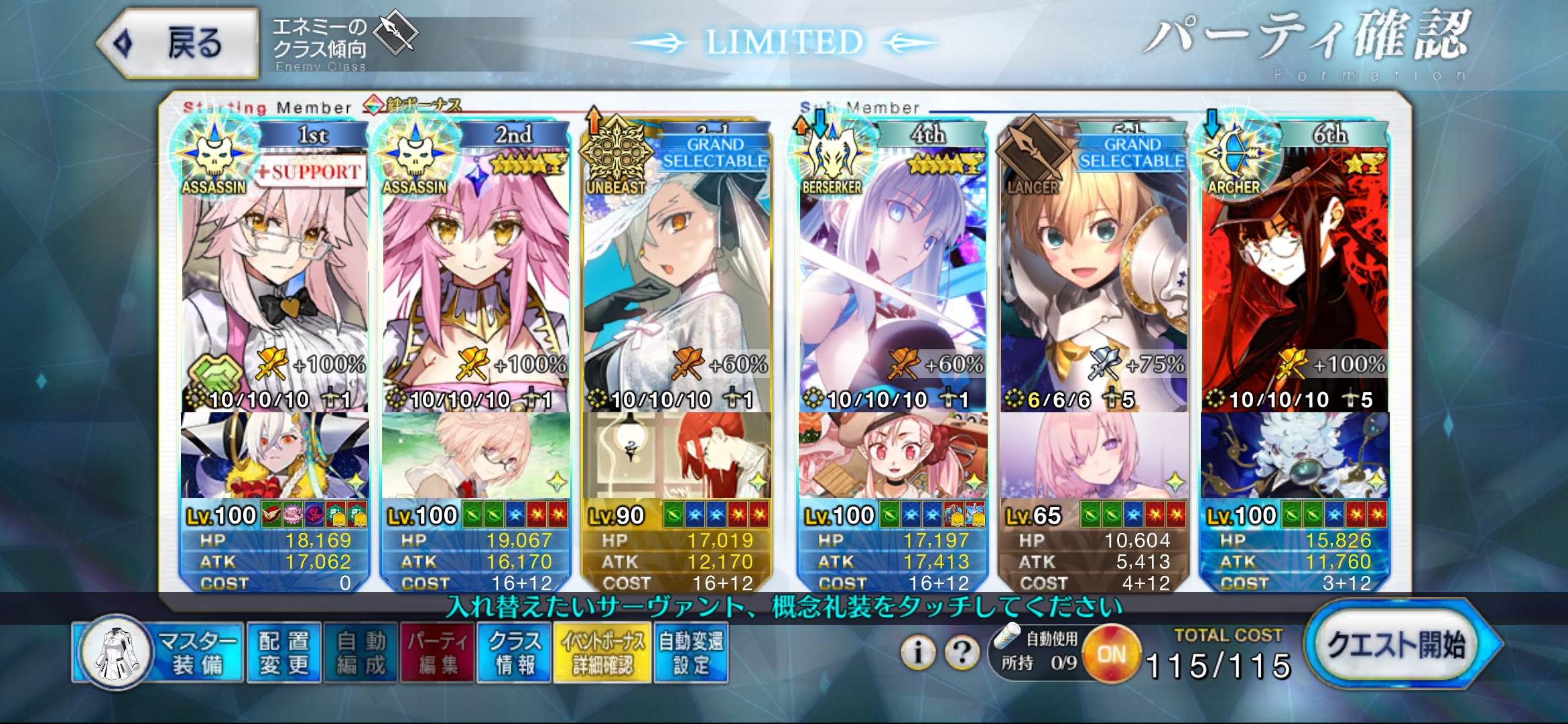This screenshot has height=724, width=1568.
Task: Check イベントボーナス詳細確認 event bonus details
Action: 602,653
